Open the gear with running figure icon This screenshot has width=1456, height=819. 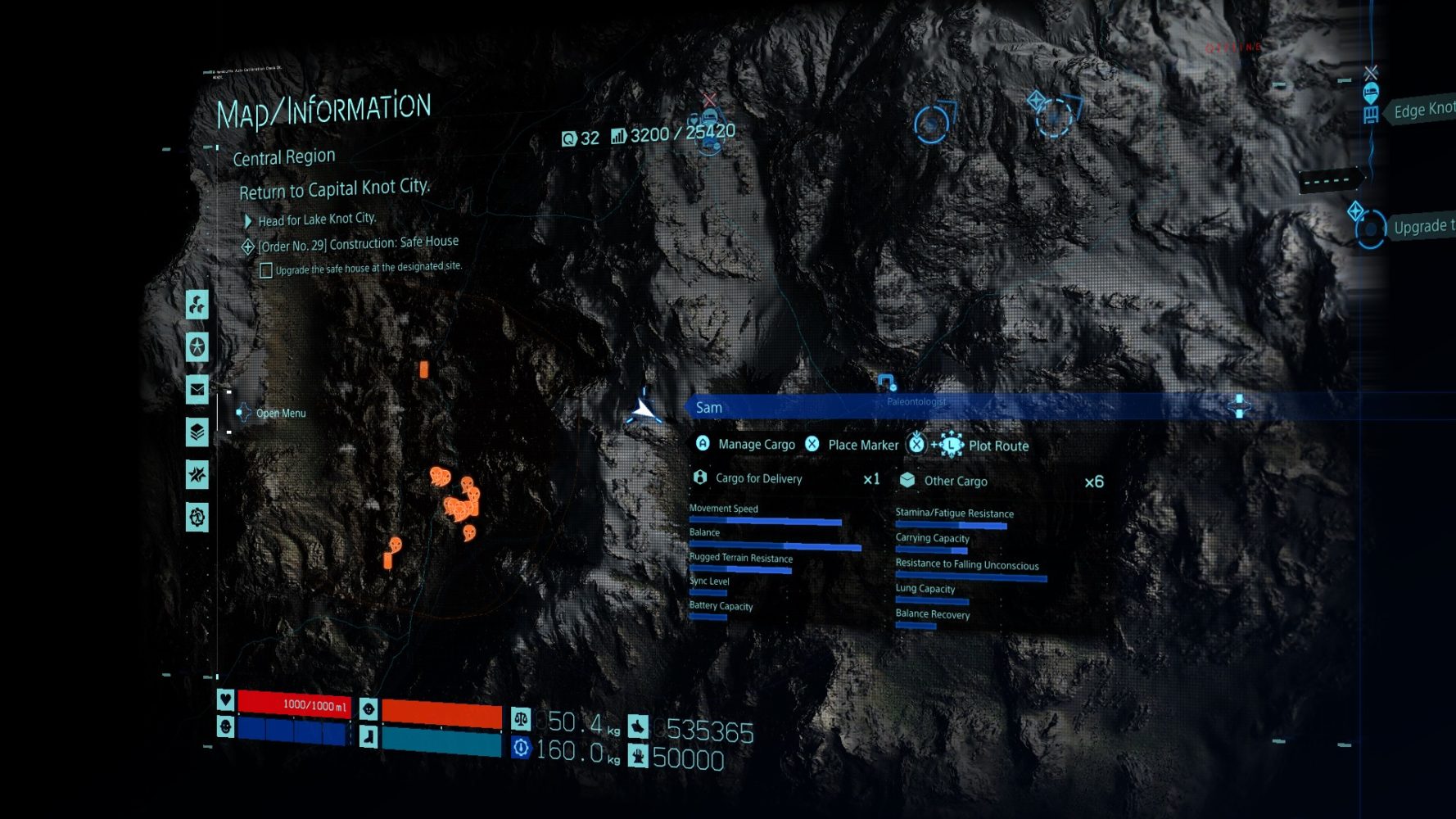pos(197,517)
